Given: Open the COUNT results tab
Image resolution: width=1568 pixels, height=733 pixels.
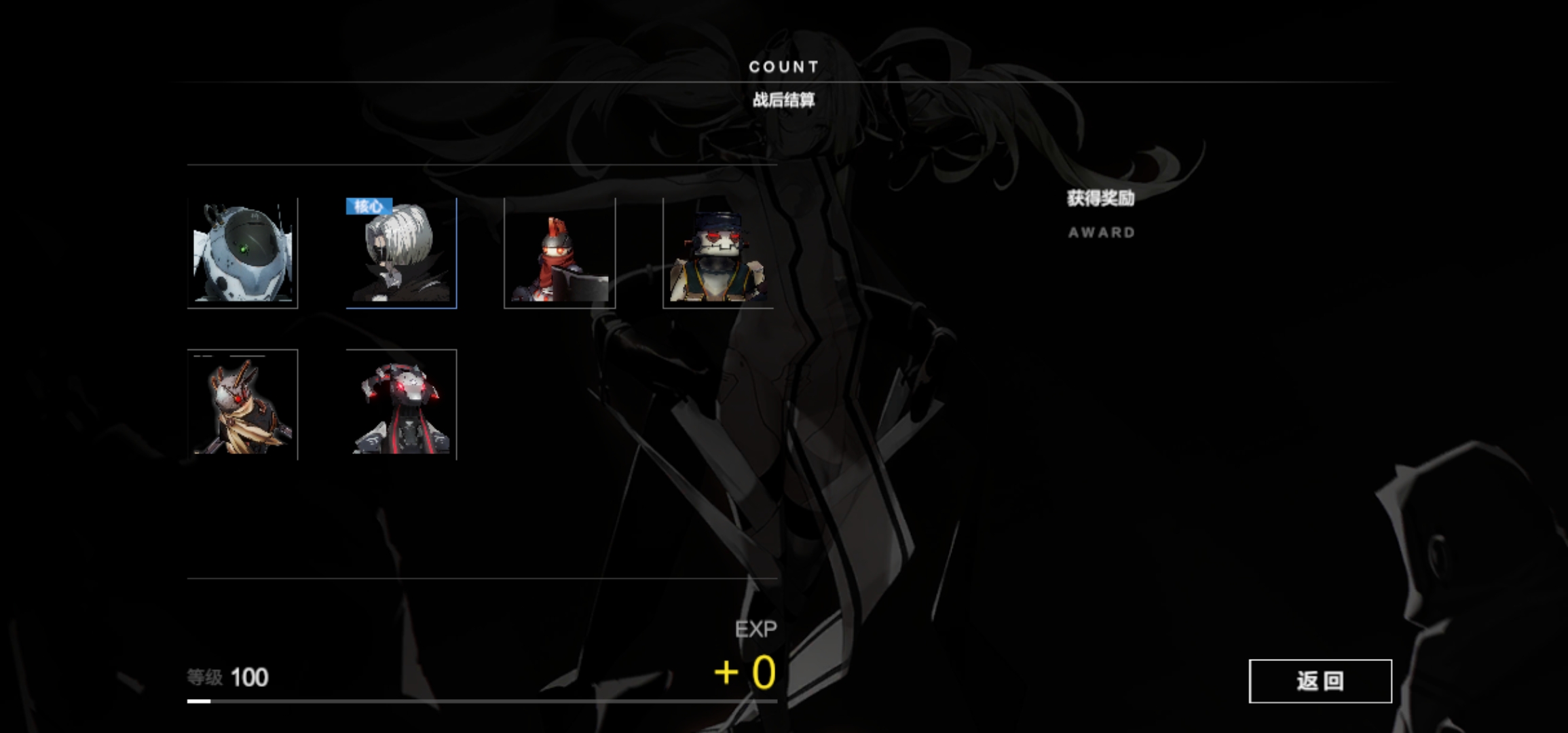Looking at the screenshot, I should 784,67.
